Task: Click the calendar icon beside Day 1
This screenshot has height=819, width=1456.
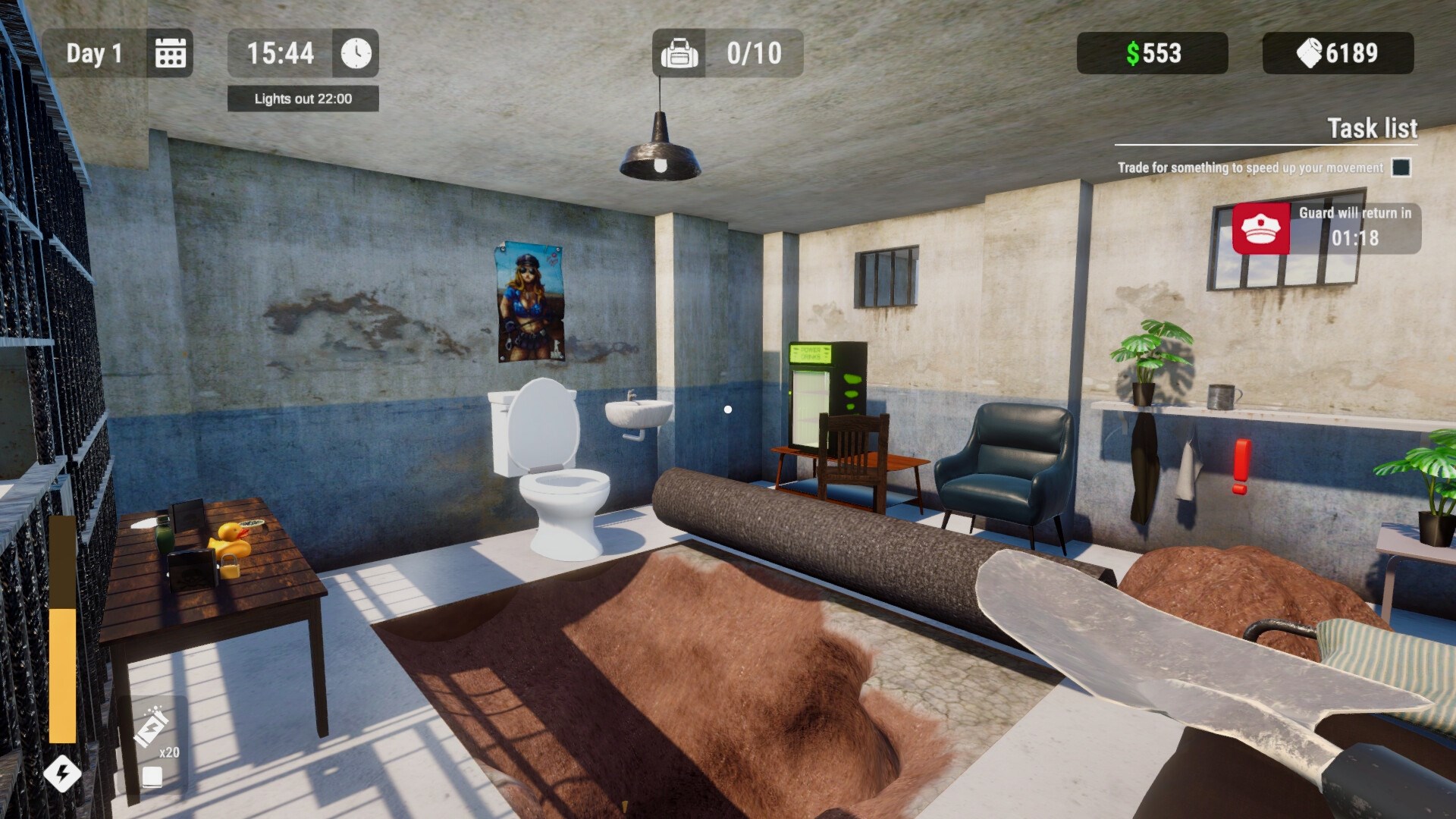Action: (x=170, y=53)
